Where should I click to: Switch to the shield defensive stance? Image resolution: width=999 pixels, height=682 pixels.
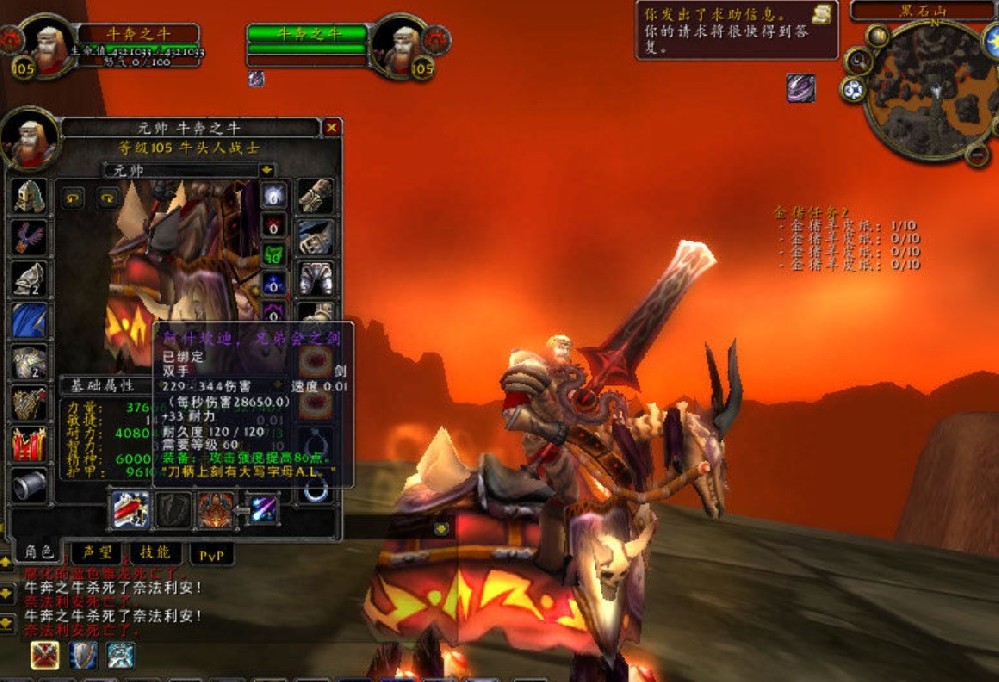click(83, 655)
